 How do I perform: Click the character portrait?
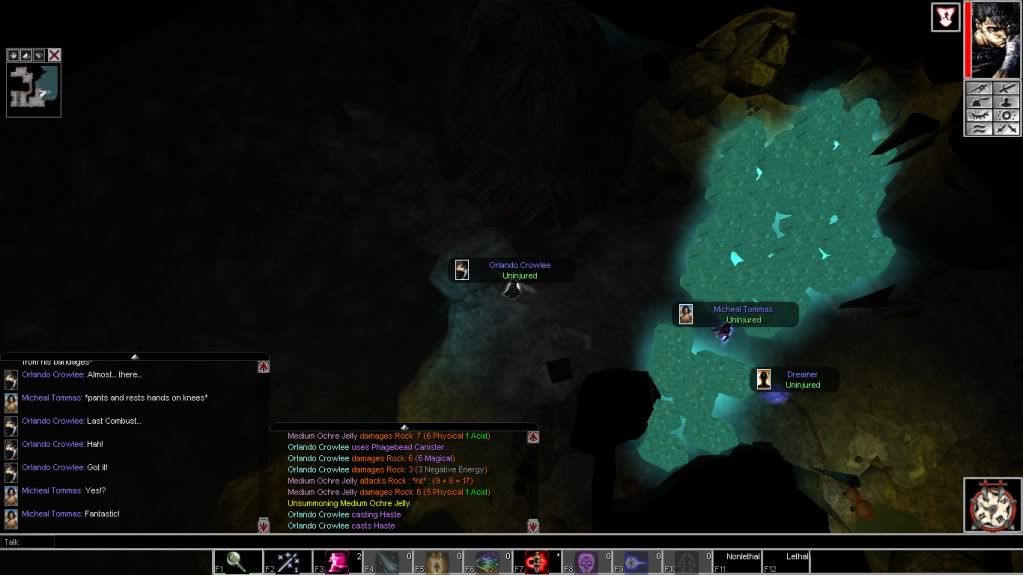coord(995,40)
